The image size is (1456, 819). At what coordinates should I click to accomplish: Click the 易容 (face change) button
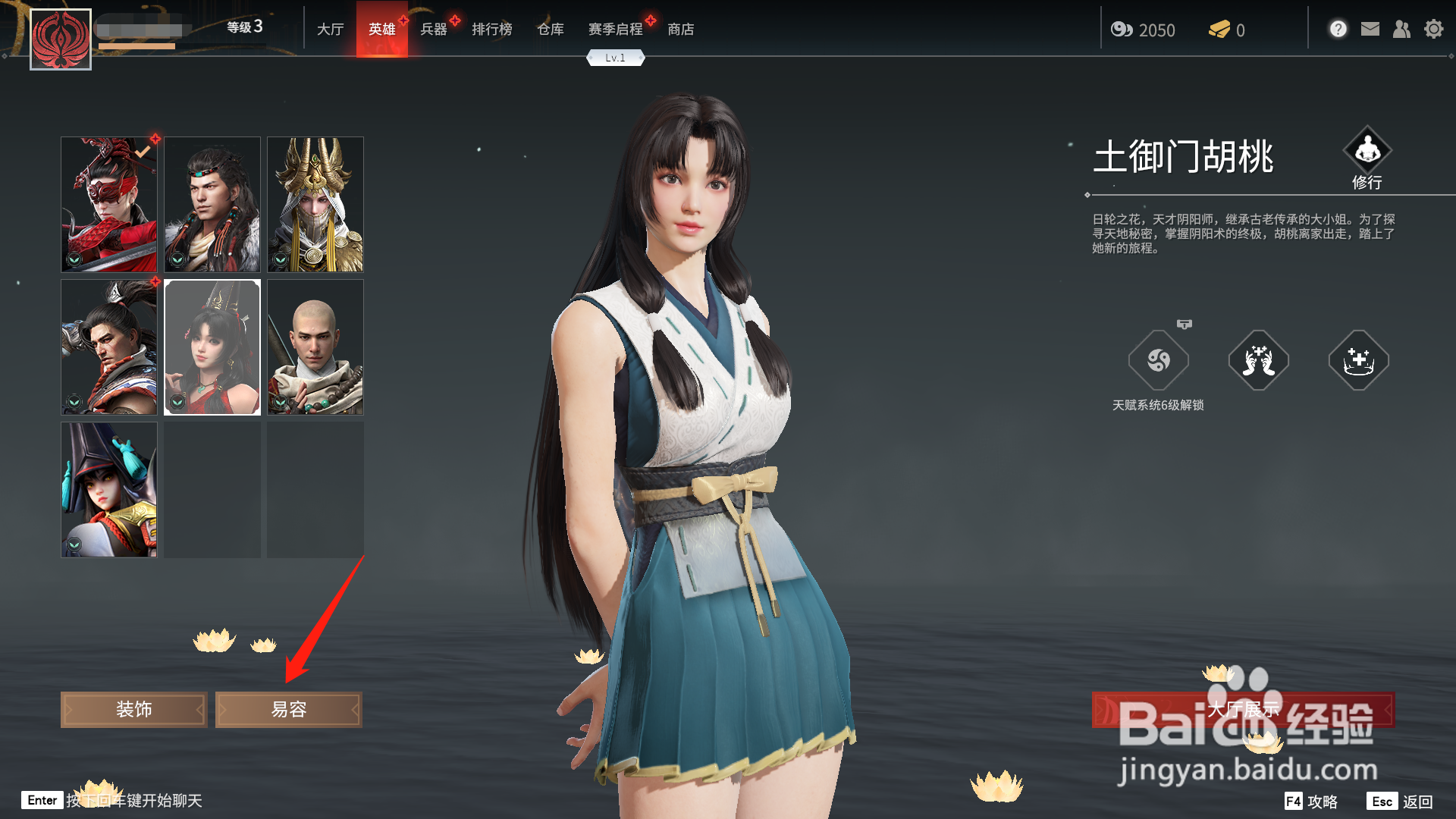[x=288, y=709]
